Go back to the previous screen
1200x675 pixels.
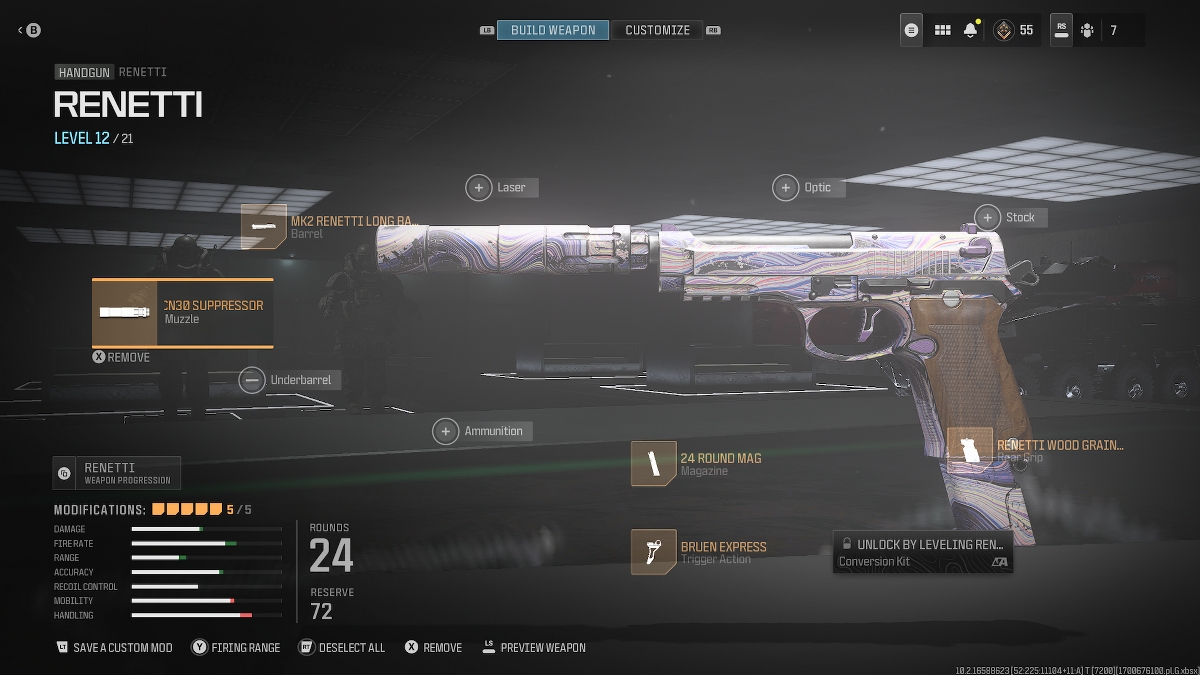pos(28,30)
